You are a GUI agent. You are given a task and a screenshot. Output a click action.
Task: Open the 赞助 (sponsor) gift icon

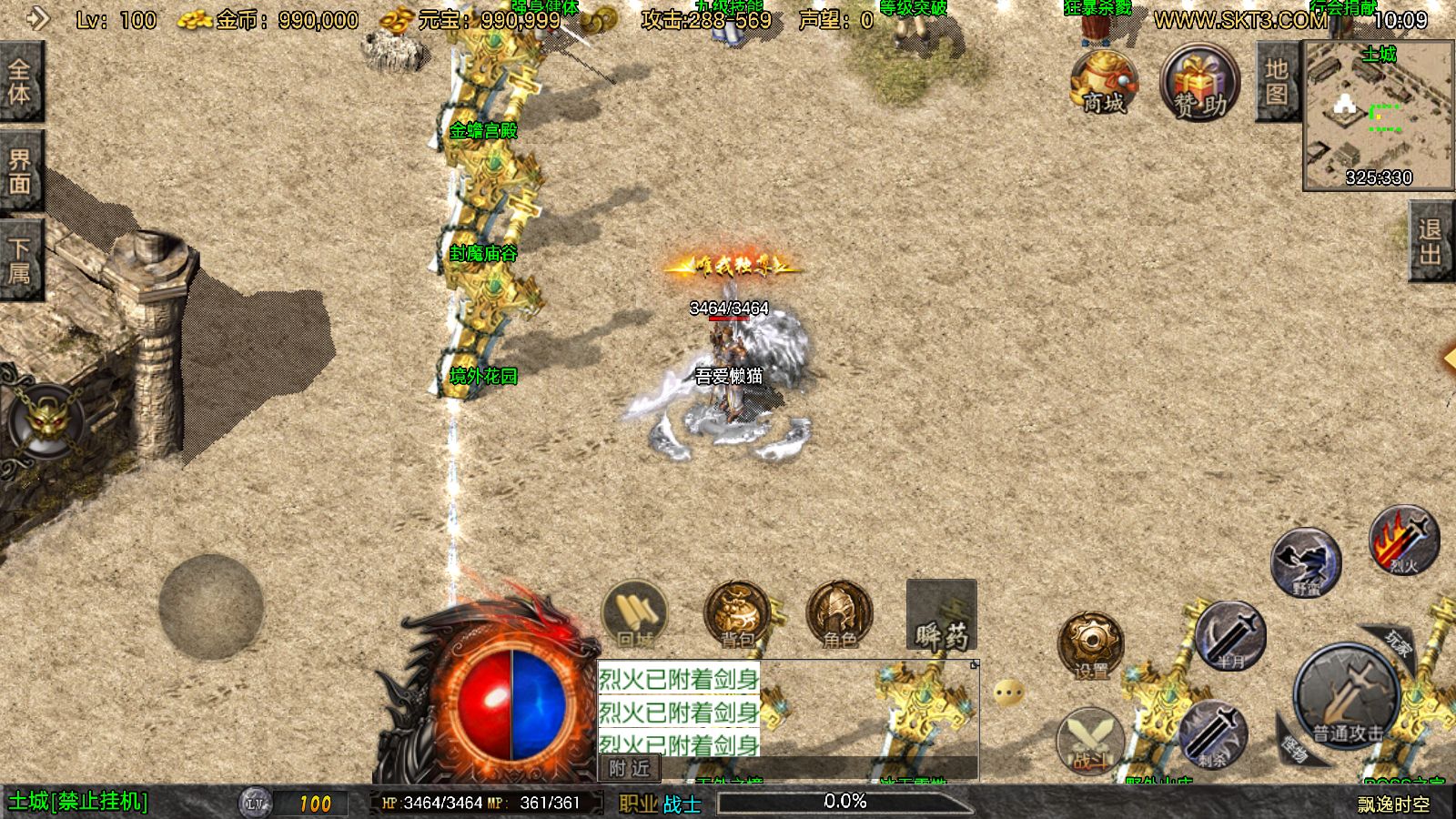1197,82
